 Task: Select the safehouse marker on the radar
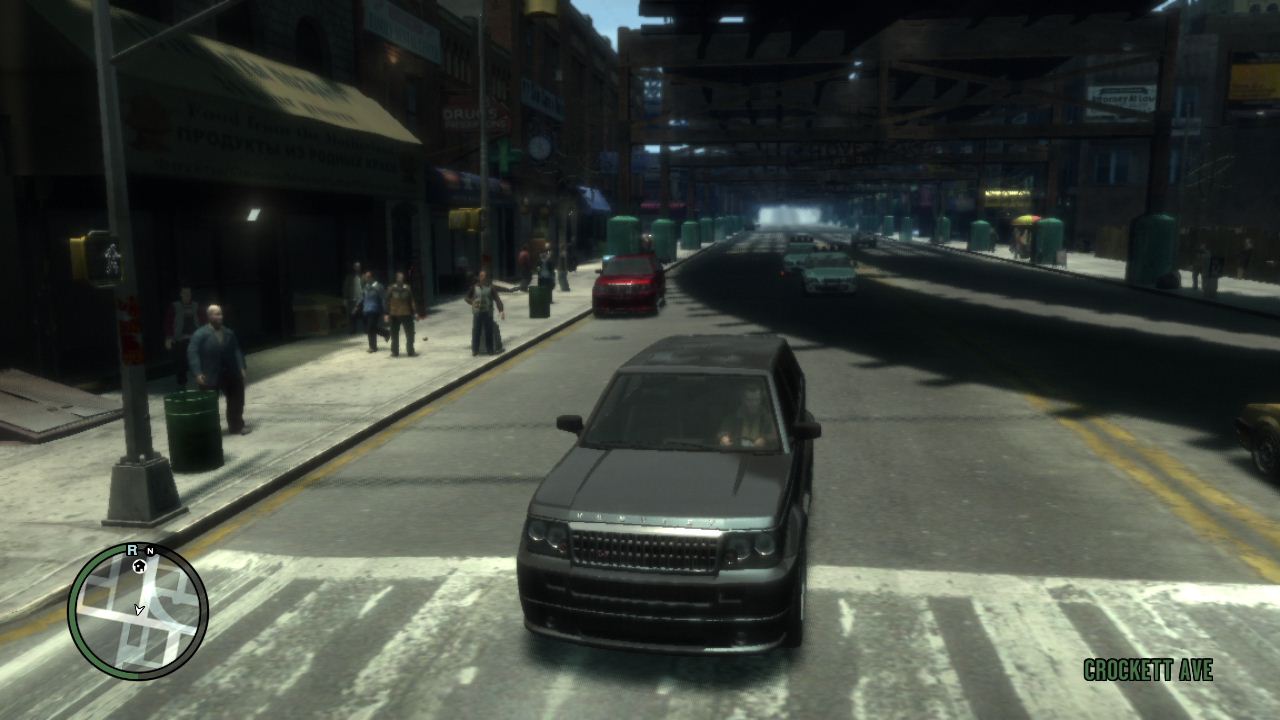[139, 566]
